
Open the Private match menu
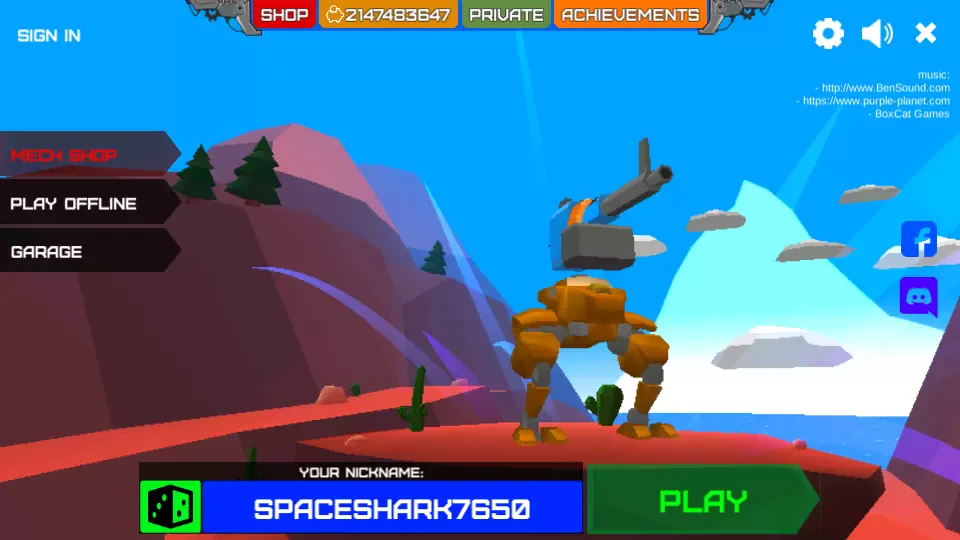pos(506,15)
